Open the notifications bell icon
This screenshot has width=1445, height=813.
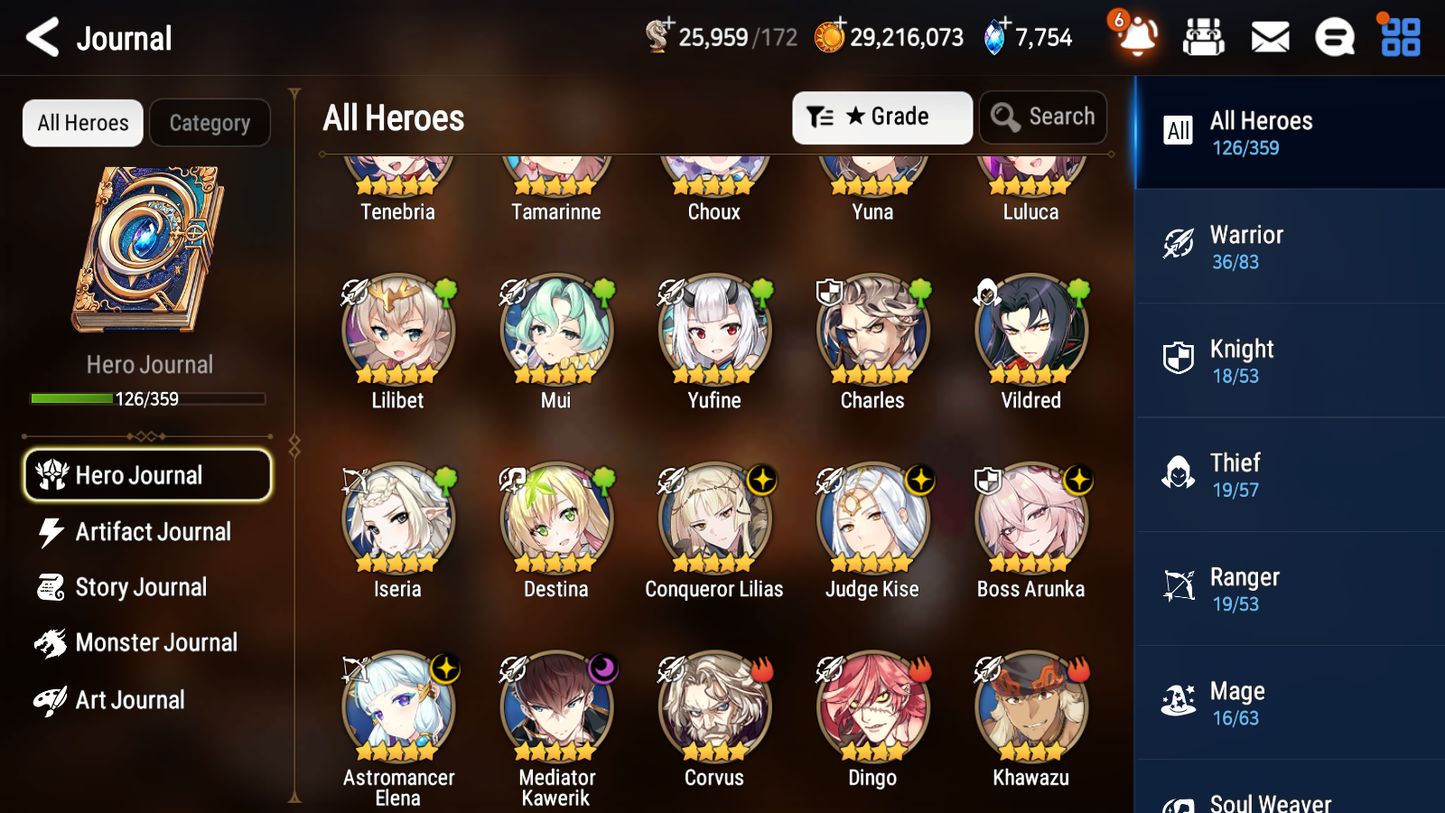point(1134,36)
